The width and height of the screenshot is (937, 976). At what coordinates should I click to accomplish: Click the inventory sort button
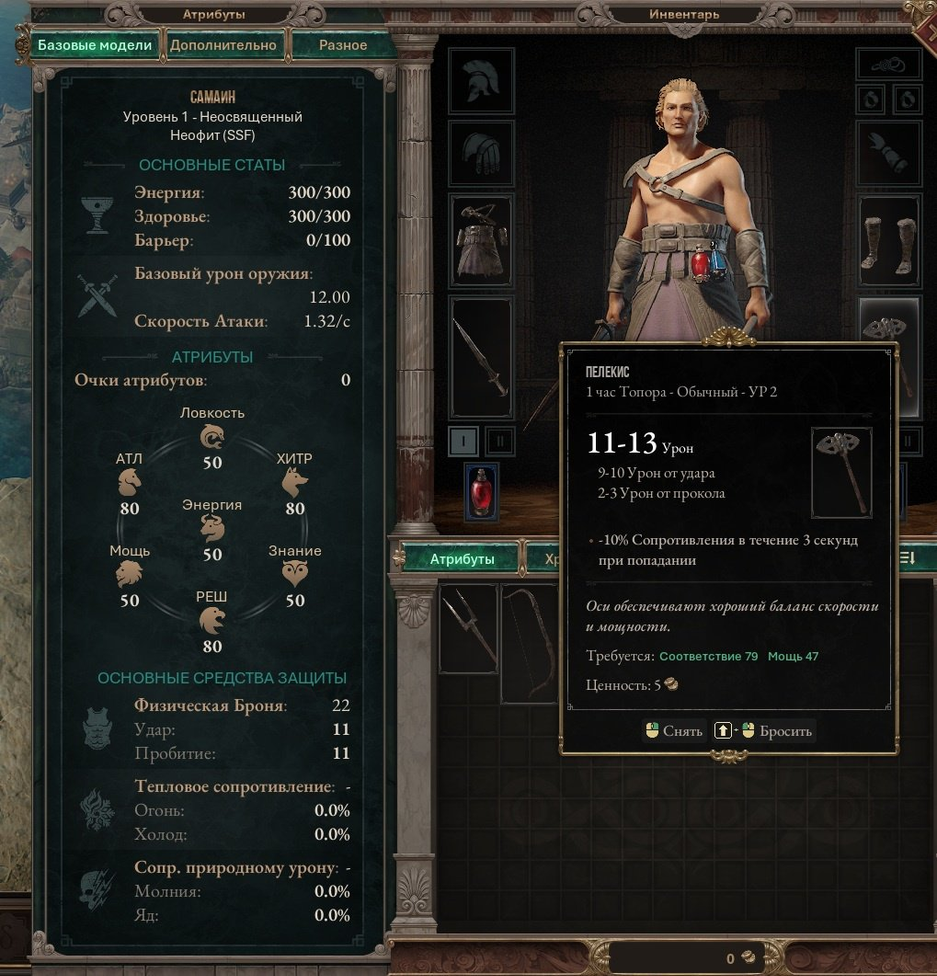coord(907,558)
